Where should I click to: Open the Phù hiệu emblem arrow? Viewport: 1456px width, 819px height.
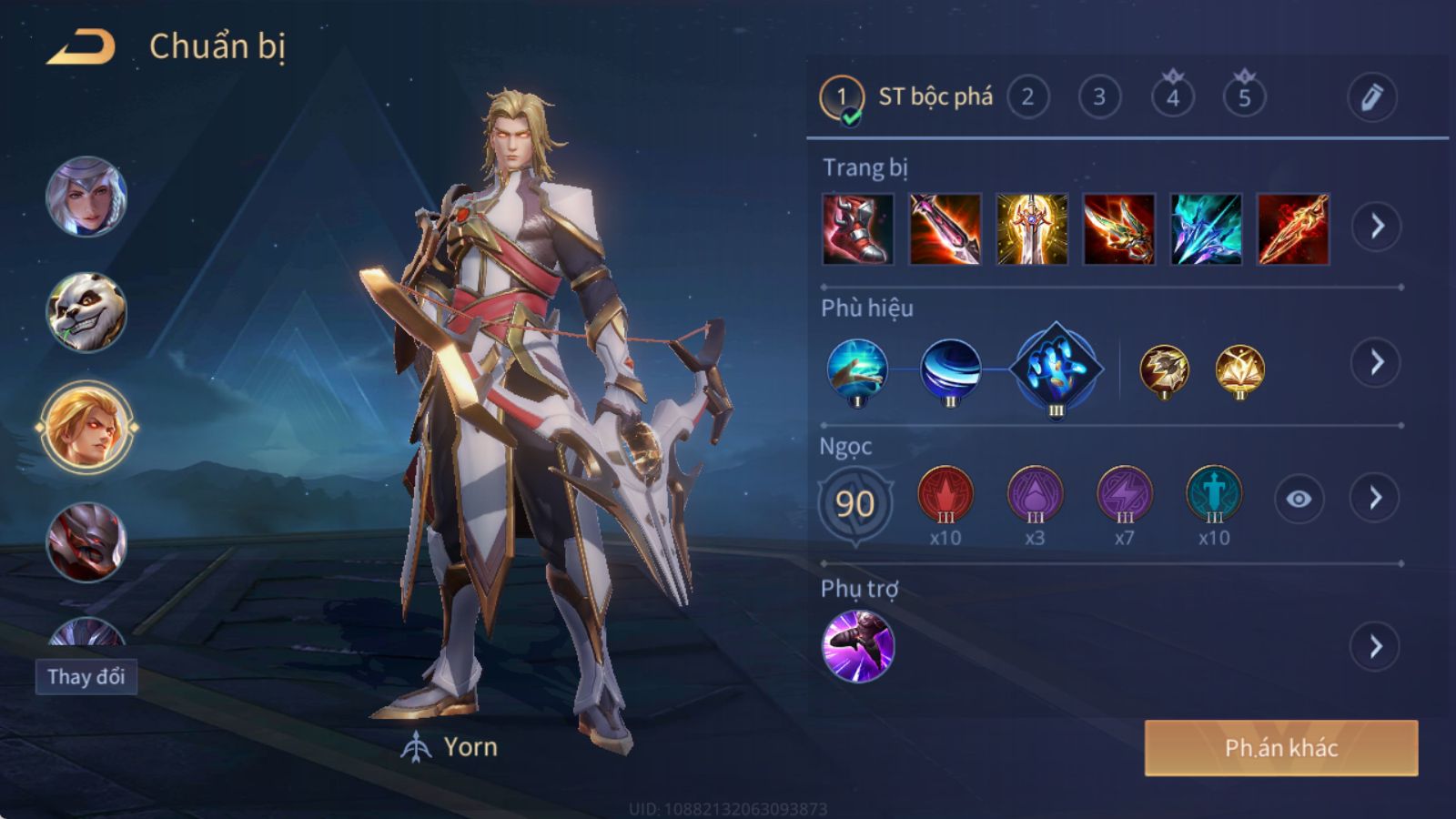[1376, 363]
